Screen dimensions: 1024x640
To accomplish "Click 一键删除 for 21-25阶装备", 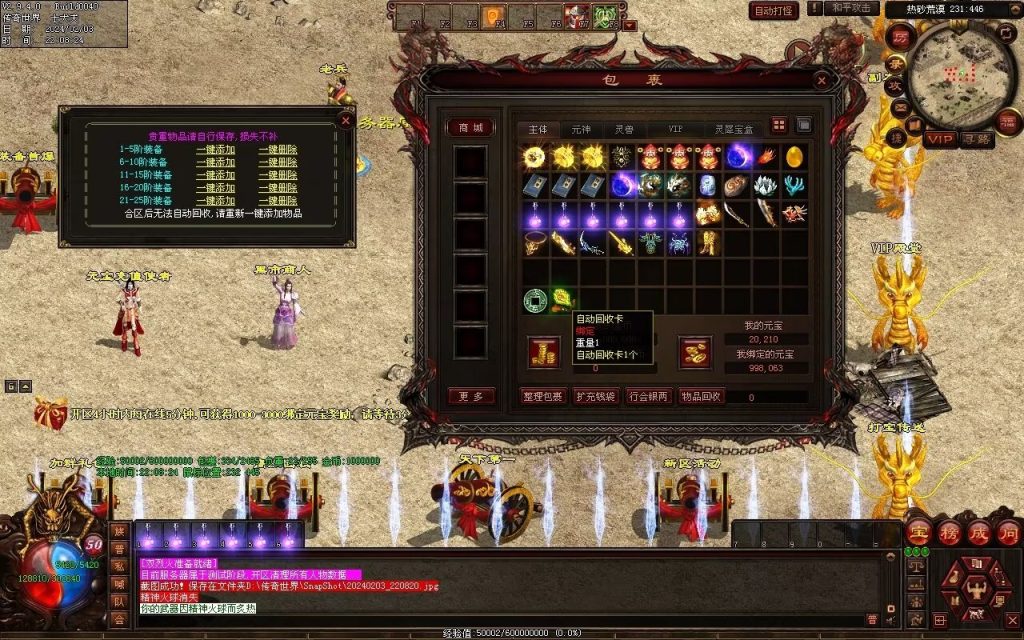I will [277, 200].
